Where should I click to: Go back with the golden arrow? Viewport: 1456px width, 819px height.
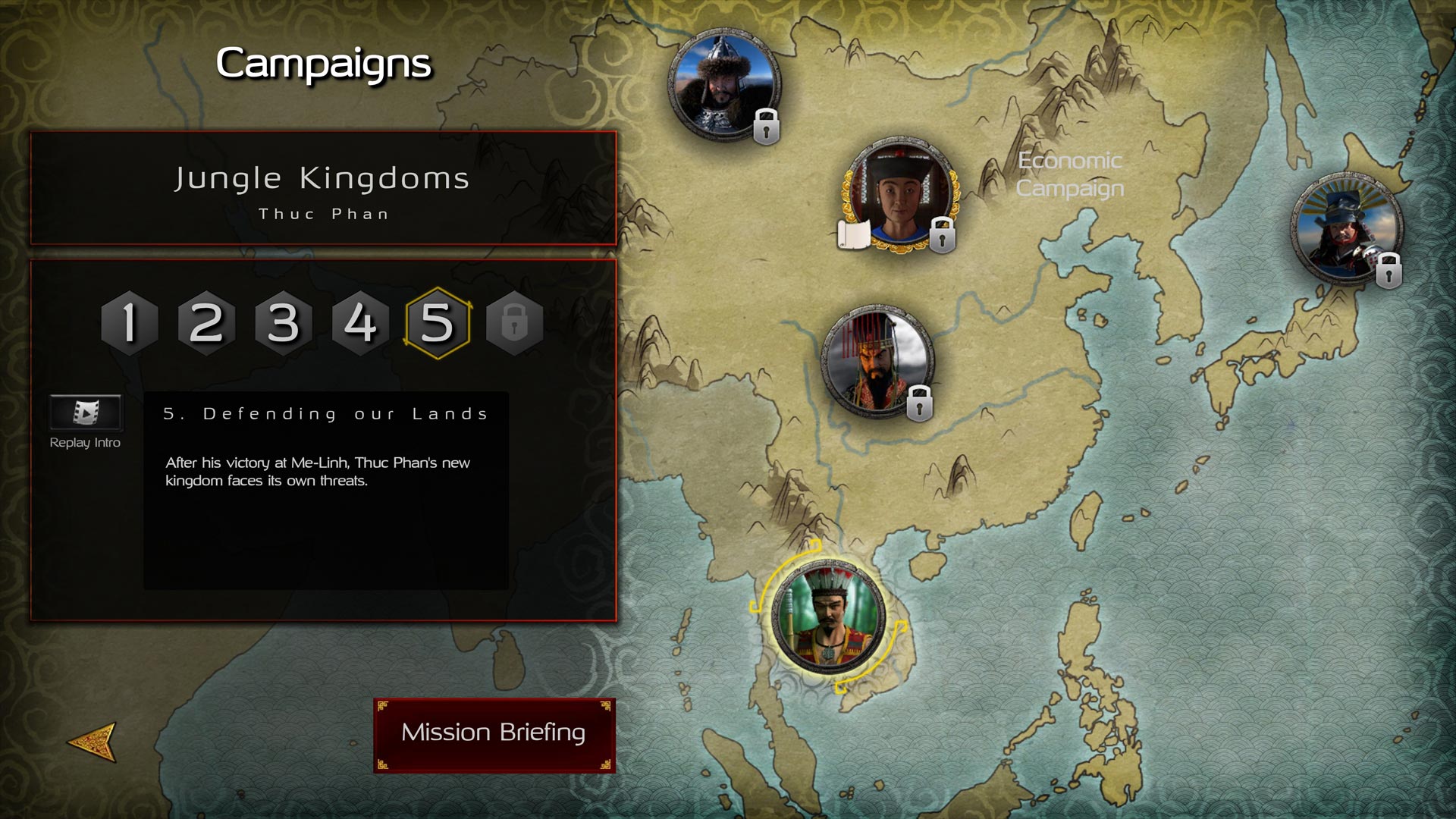pos(93,741)
